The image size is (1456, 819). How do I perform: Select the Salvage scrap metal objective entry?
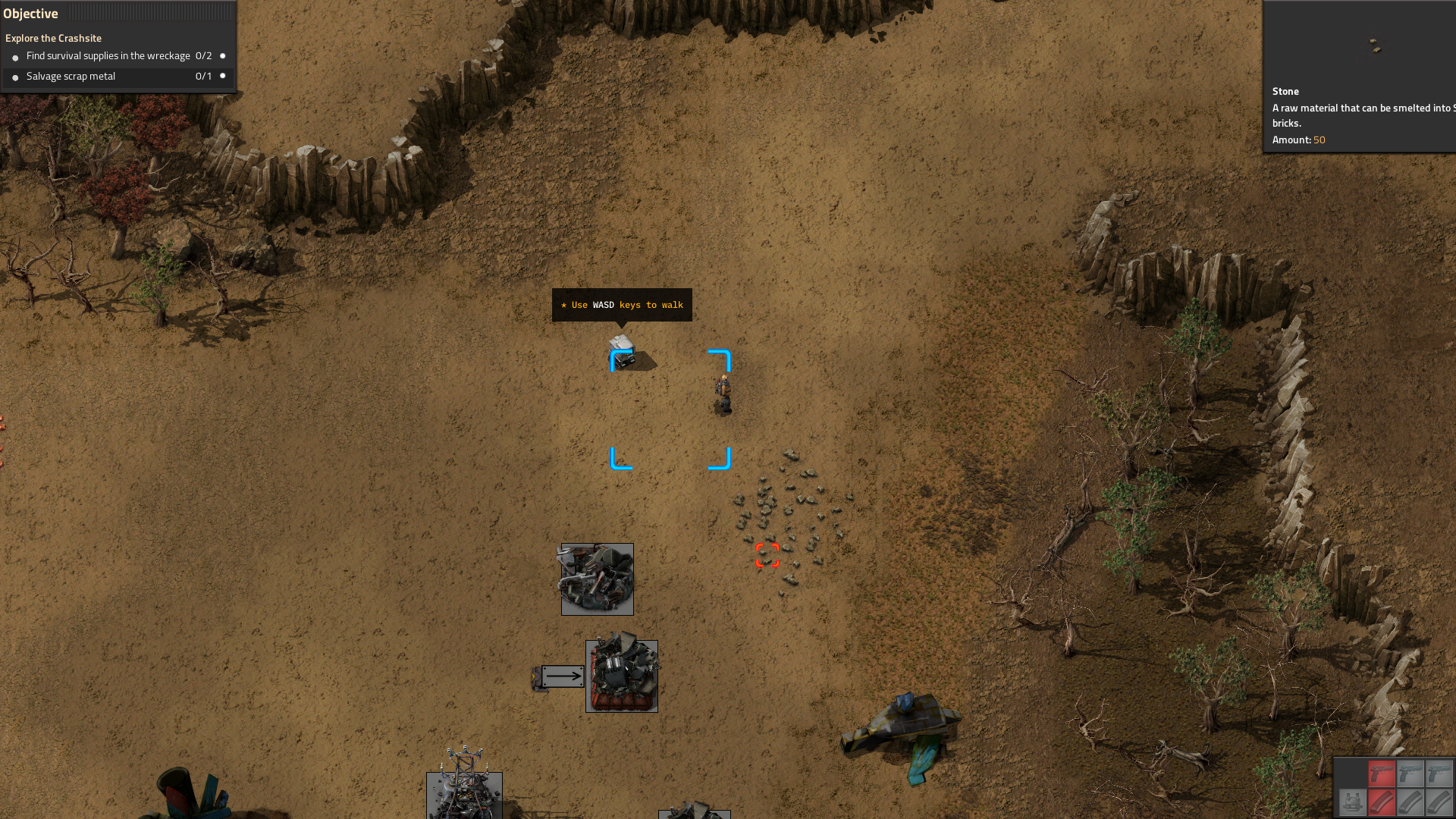(x=71, y=76)
